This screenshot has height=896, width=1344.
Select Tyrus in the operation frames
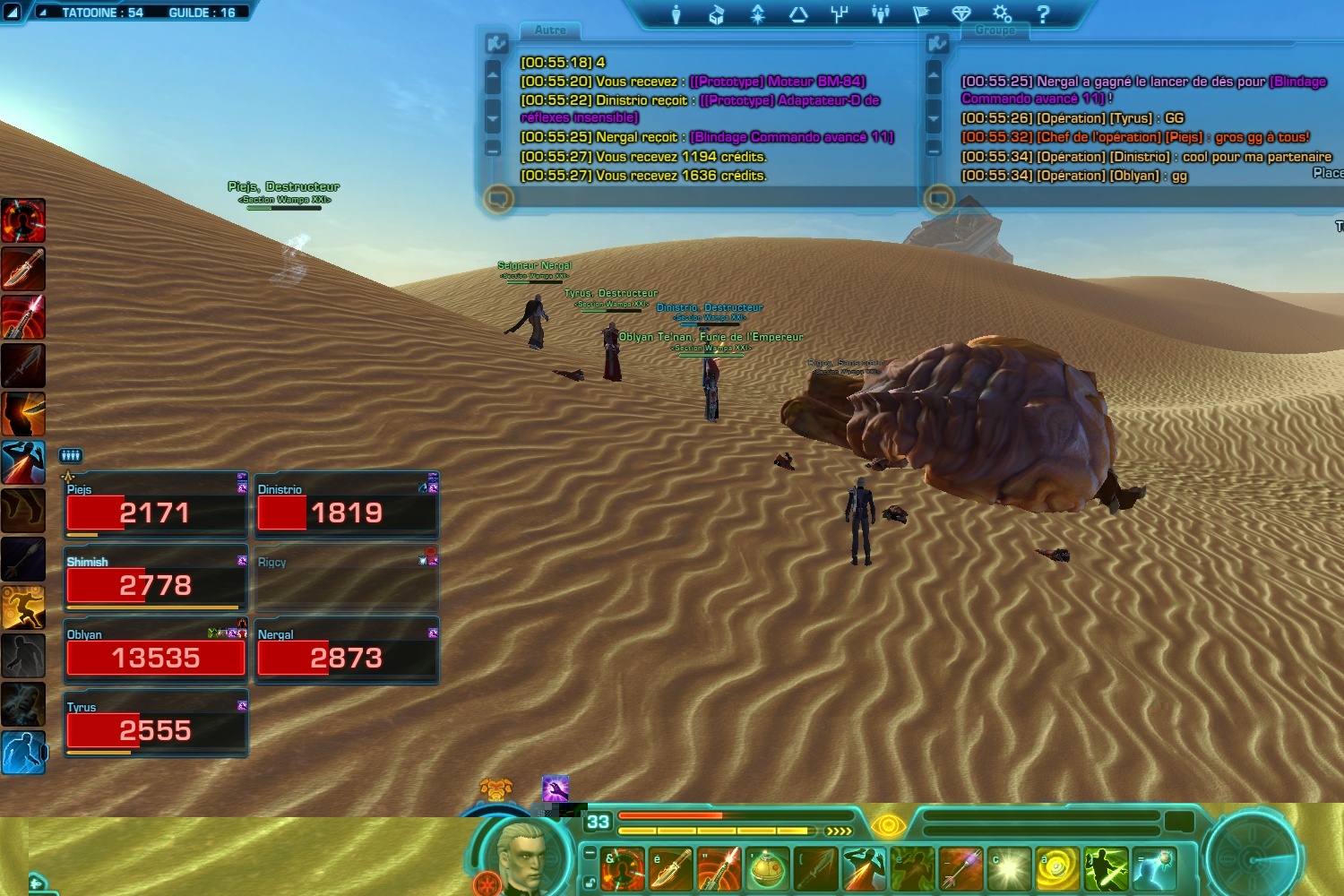pos(155,724)
